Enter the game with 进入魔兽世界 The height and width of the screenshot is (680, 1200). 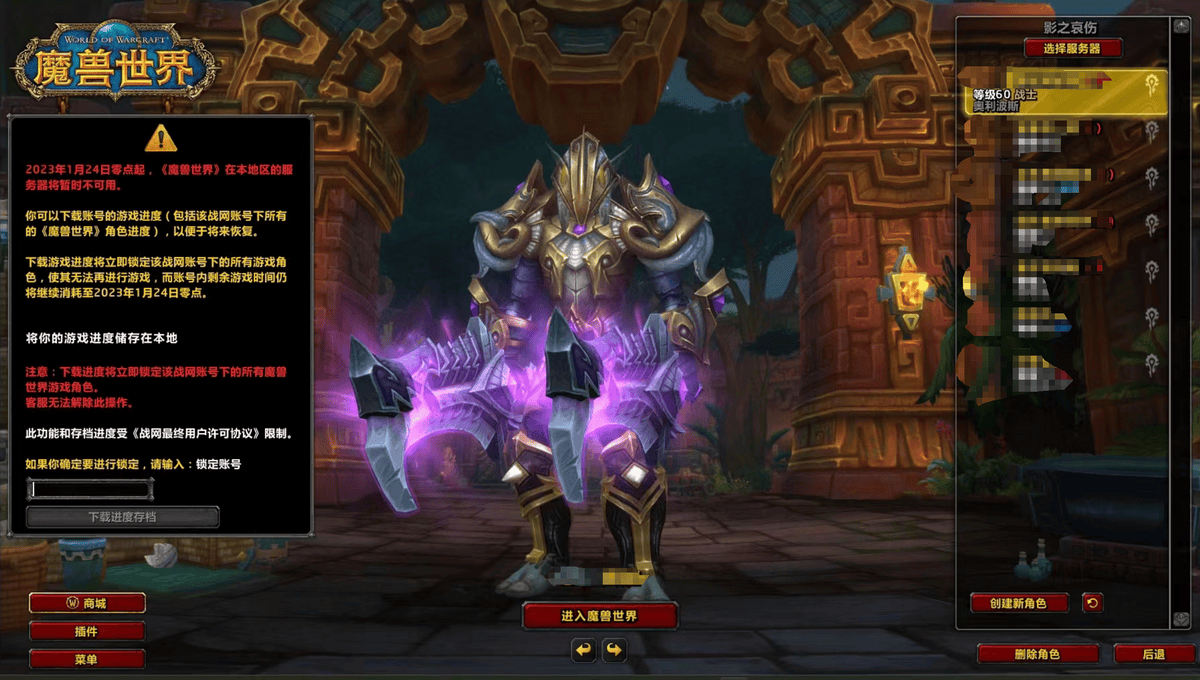pos(600,616)
